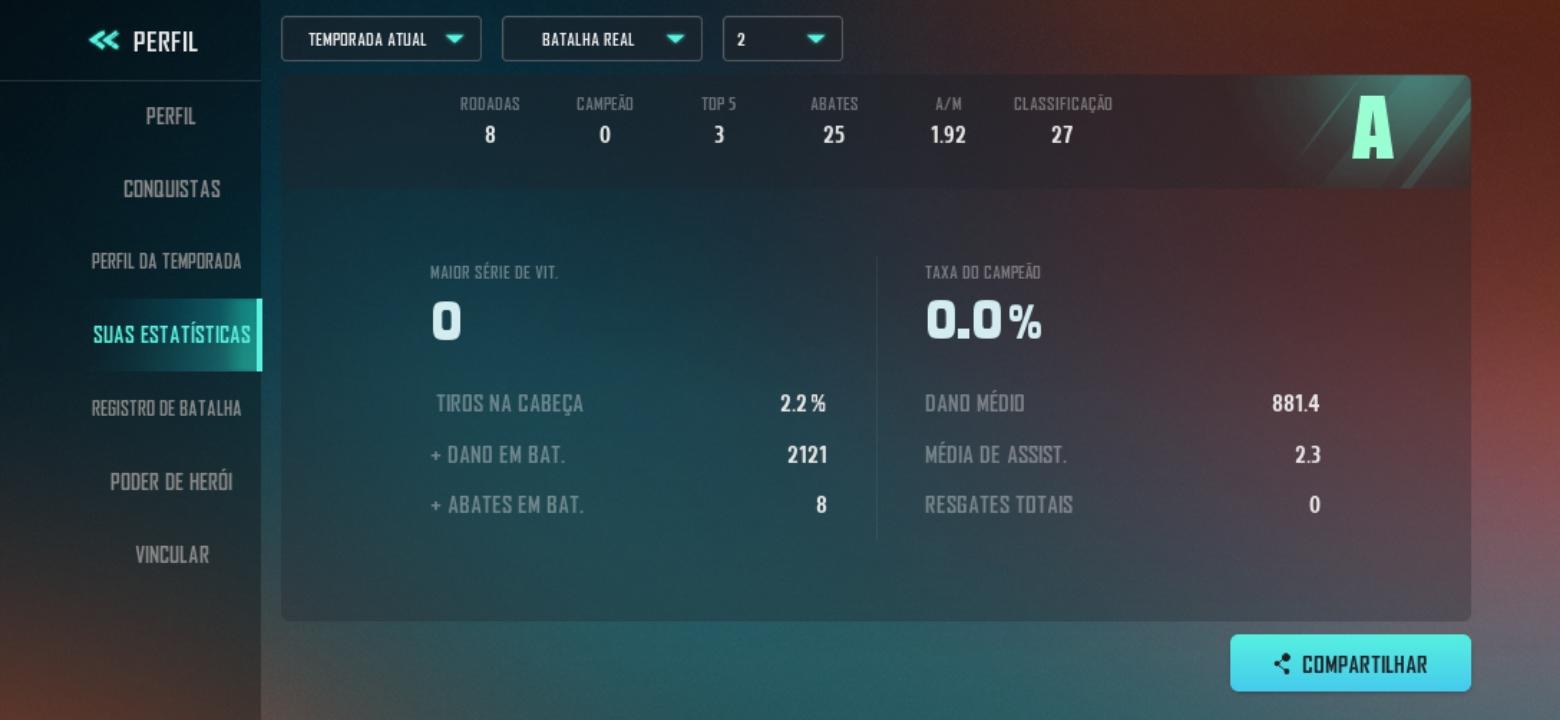Open the TEMPORADA ATUAL season selector
This screenshot has width=1560, height=720.
click(382, 39)
